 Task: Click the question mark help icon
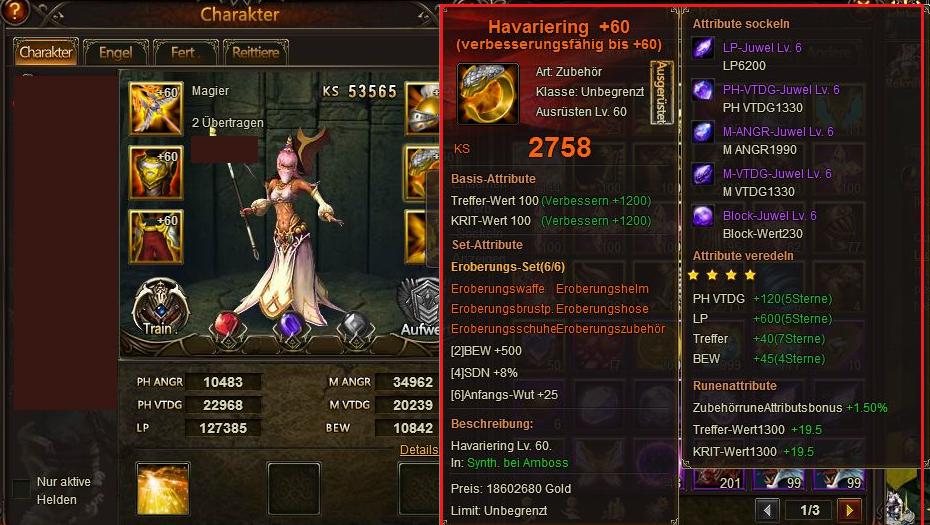coord(15,11)
